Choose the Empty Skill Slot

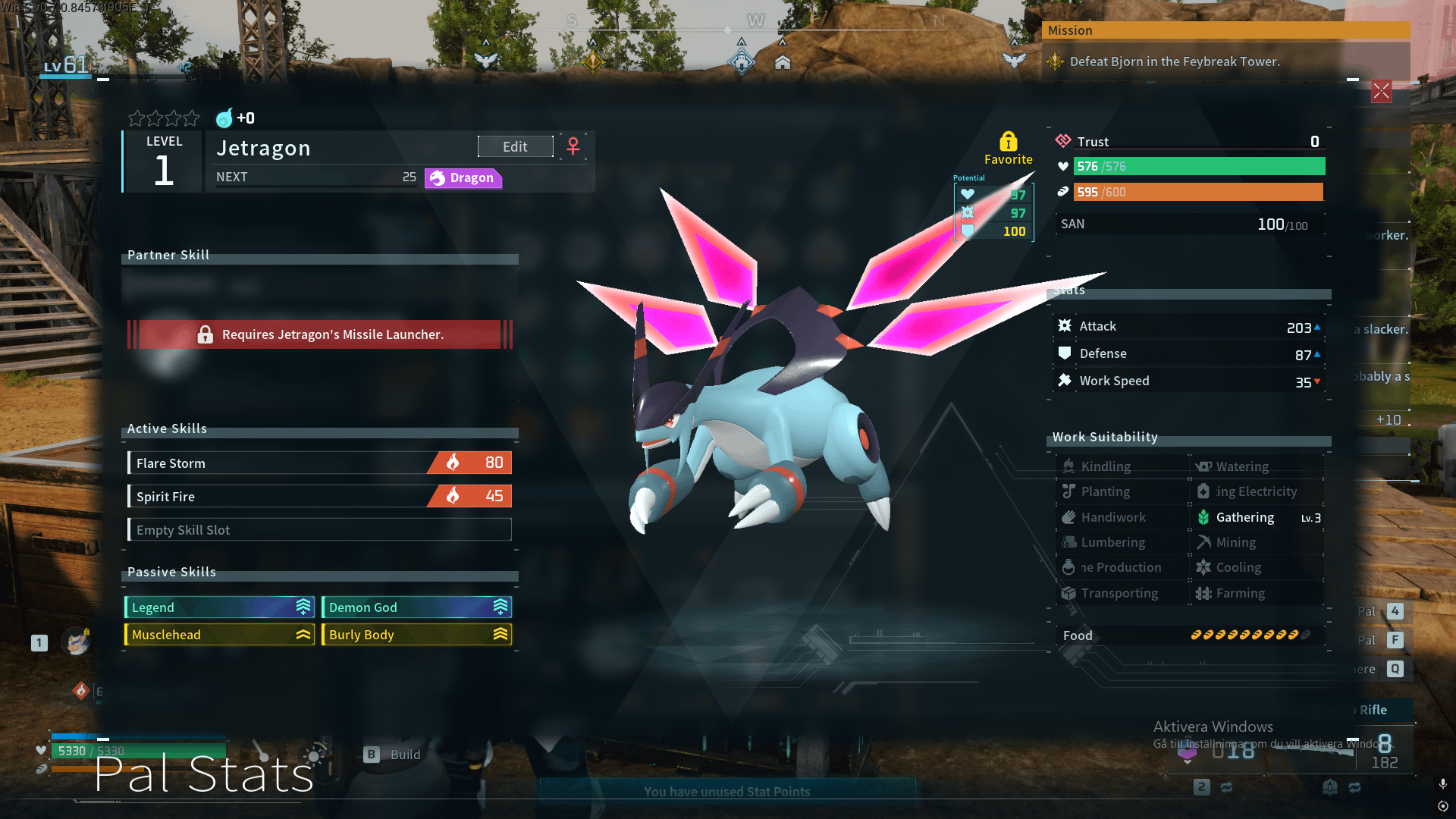pyautogui.click(x=319, y=529)
